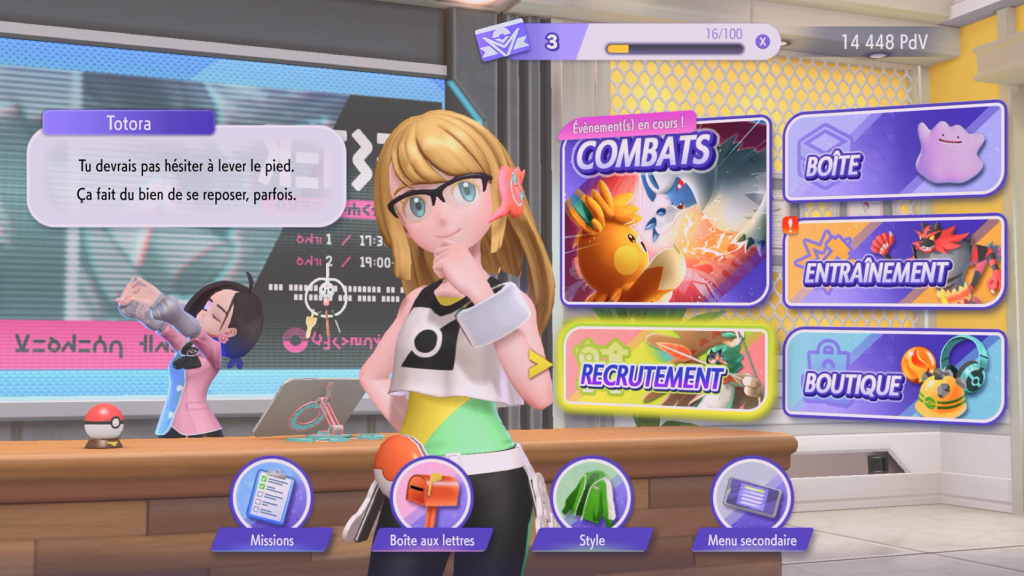This screenshot has height=576, width=1024.
Task: Choose the Entraînement menu tile
Action: tap(894, 260)
